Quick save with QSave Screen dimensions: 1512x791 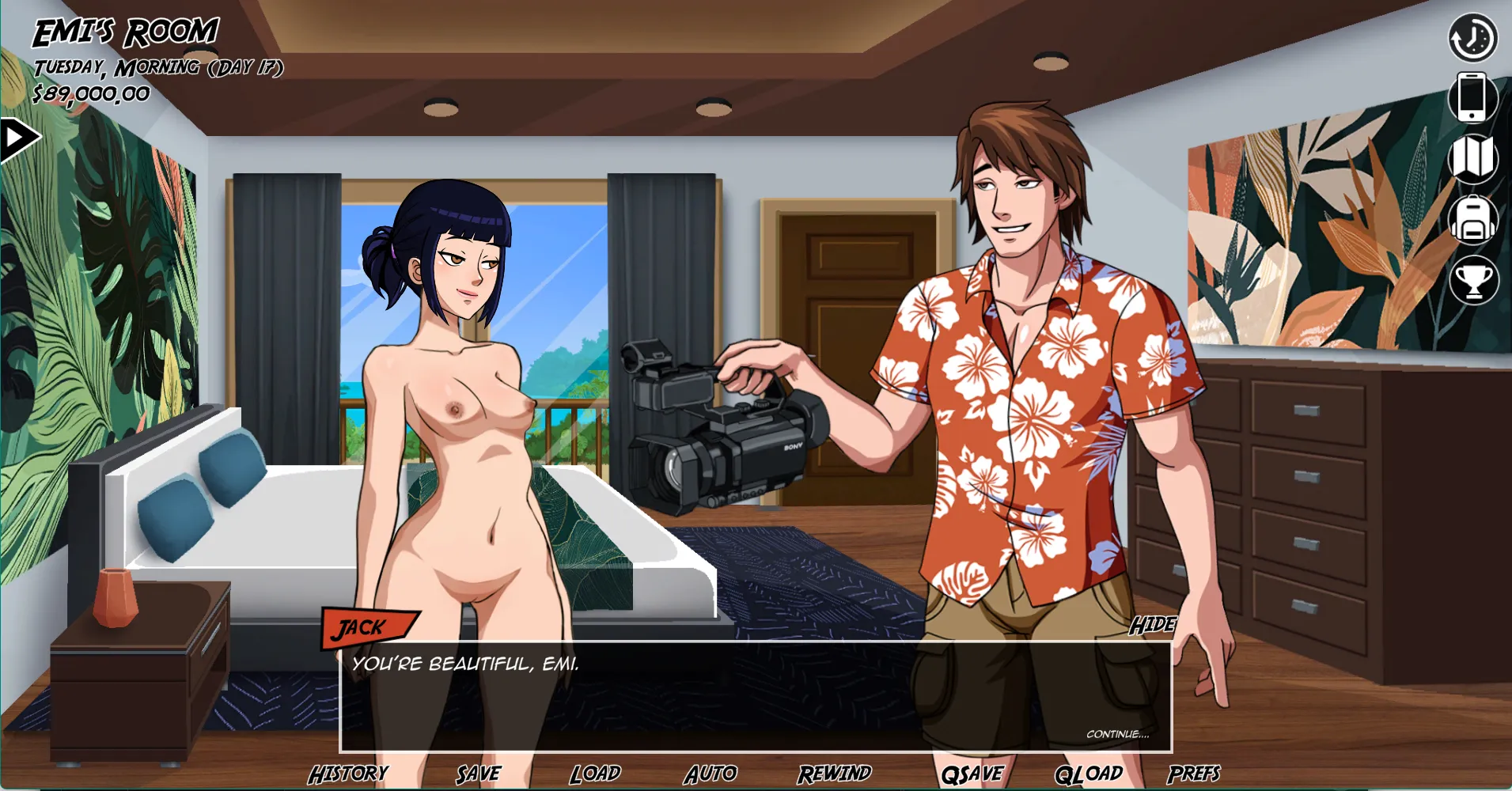(972, 774)
